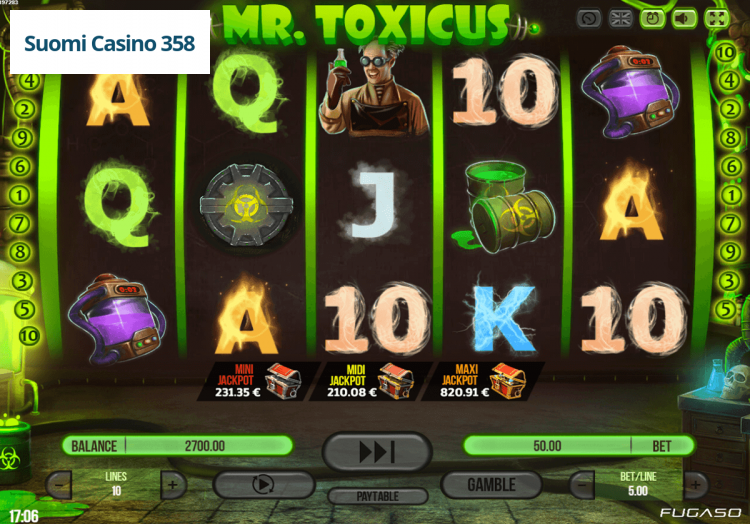
Task: Select the Maxi Jackpot chest
Action: tap(507, 380)
